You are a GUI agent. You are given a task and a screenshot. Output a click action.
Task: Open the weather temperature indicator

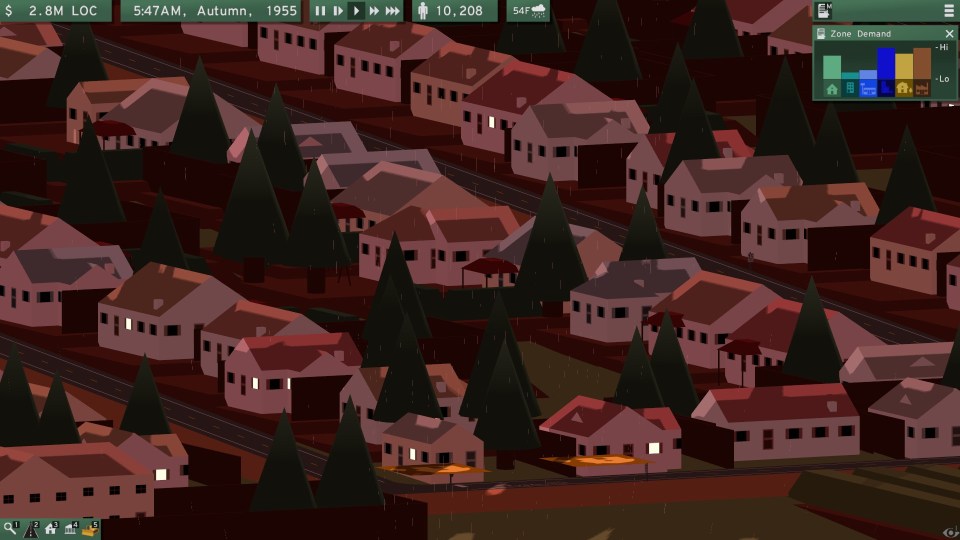(528, 11)
